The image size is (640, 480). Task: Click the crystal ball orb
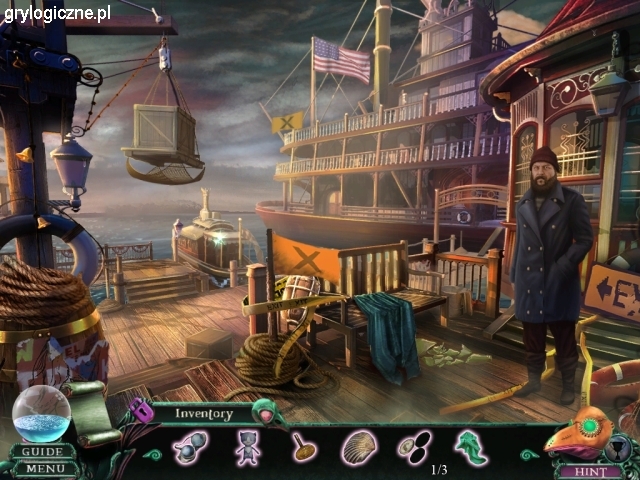42,414
